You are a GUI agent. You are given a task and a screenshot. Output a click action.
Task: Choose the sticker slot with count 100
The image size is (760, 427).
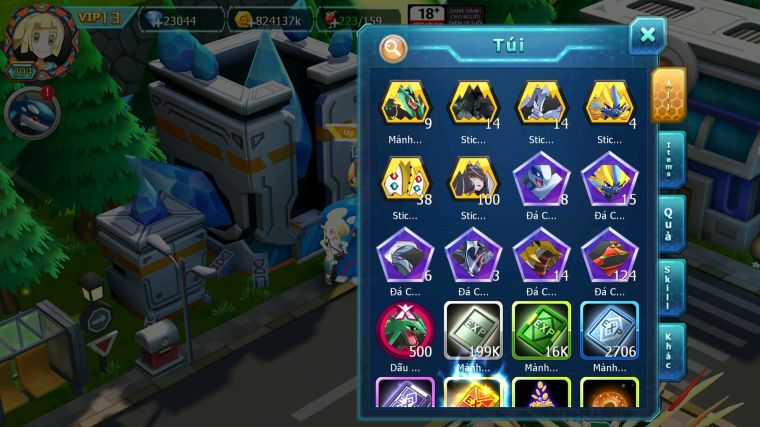(x=473, y=179)
